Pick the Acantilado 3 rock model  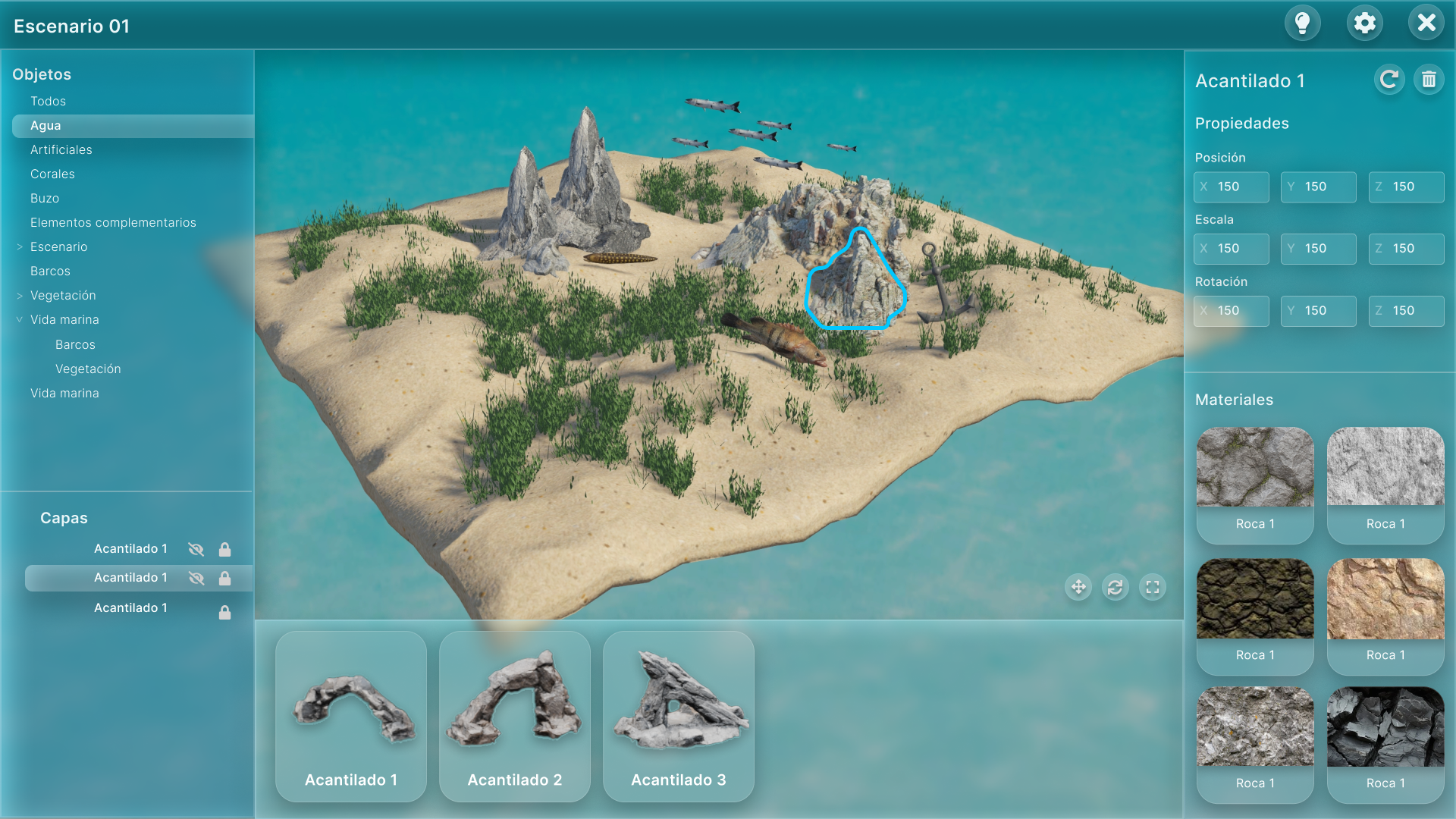click(679, 716)
